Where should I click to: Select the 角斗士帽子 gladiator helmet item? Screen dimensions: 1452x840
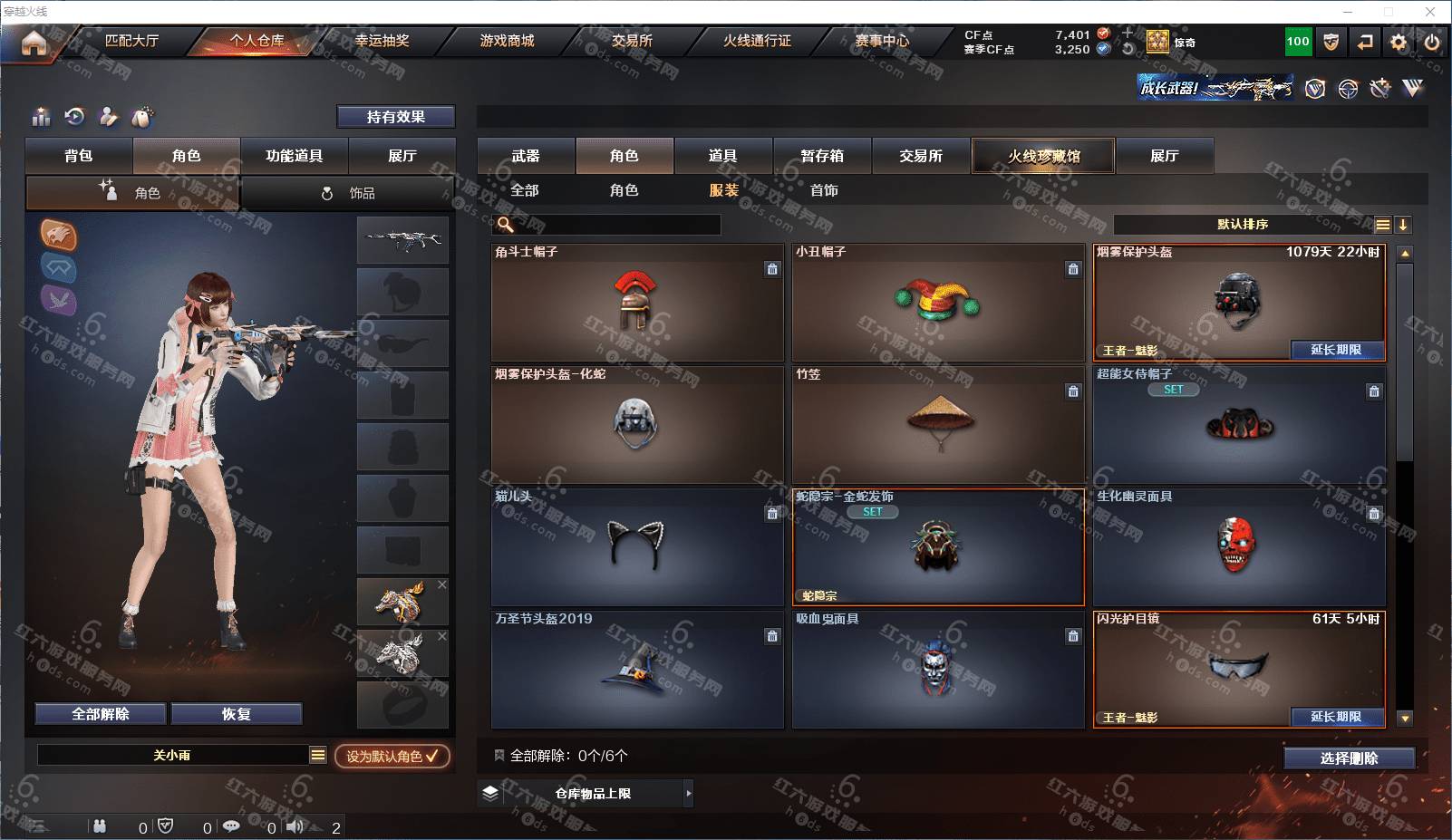pyautogui.click(x=637, y=303)
